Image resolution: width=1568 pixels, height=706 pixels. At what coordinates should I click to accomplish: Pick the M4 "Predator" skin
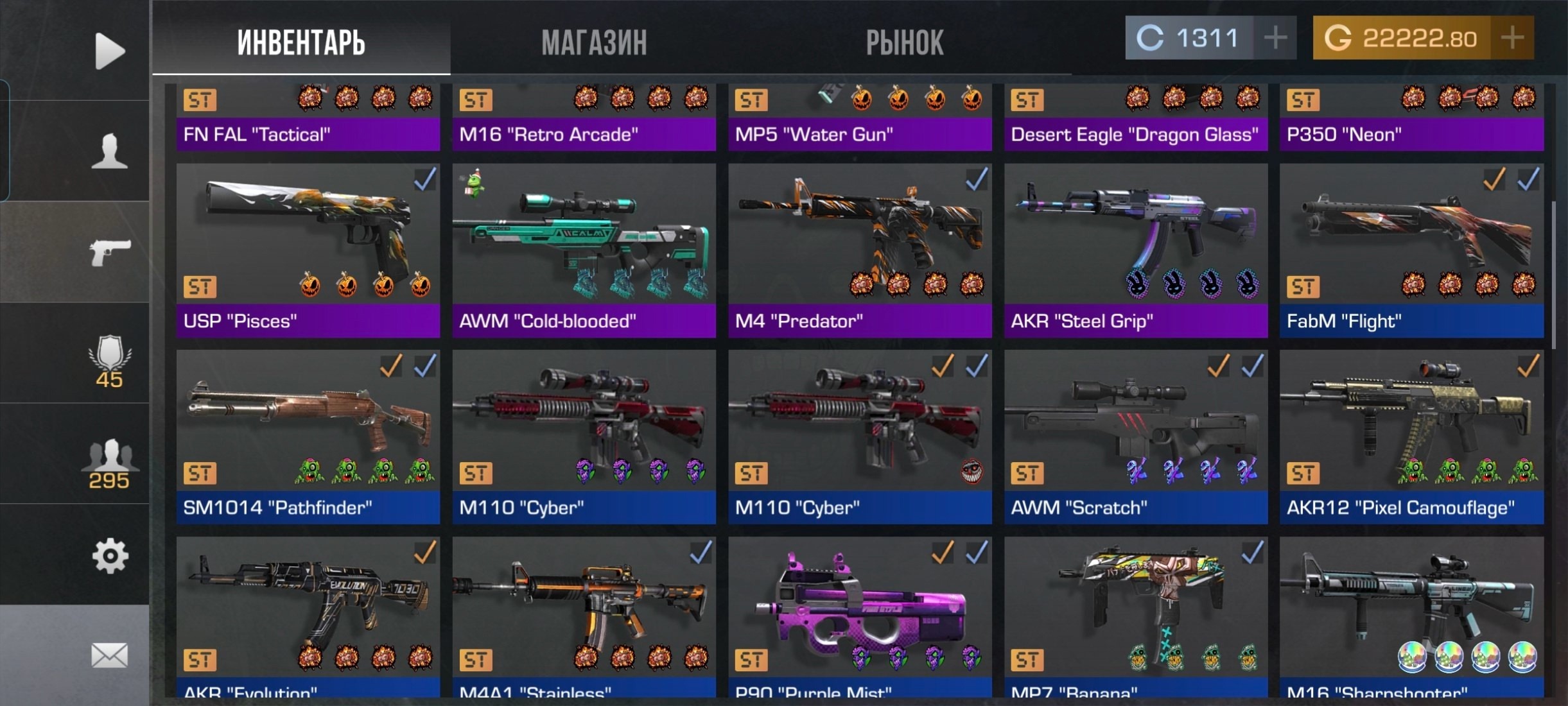(860, 250)
